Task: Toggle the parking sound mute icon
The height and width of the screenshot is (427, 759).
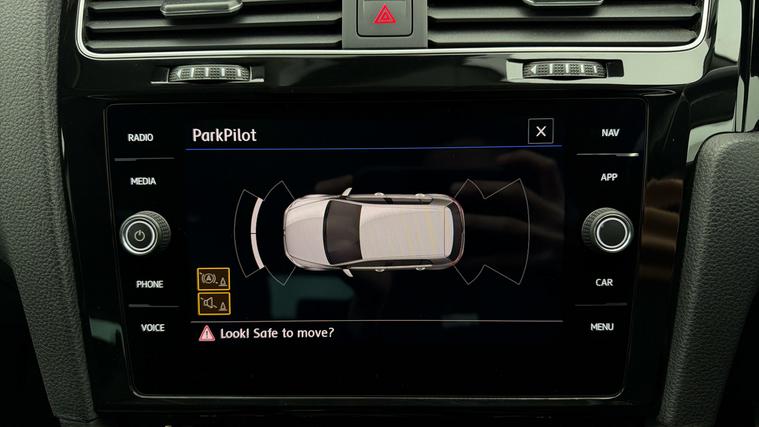Action: click(214, 303)
